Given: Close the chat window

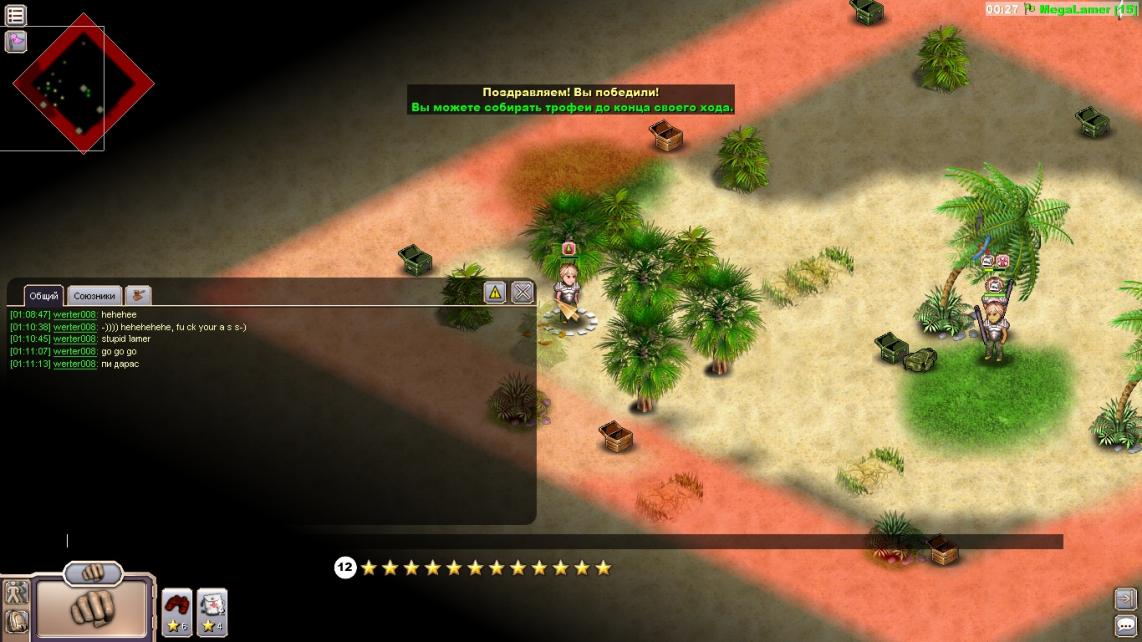Looking at the screenshot, I should click(x=522, y=292).
